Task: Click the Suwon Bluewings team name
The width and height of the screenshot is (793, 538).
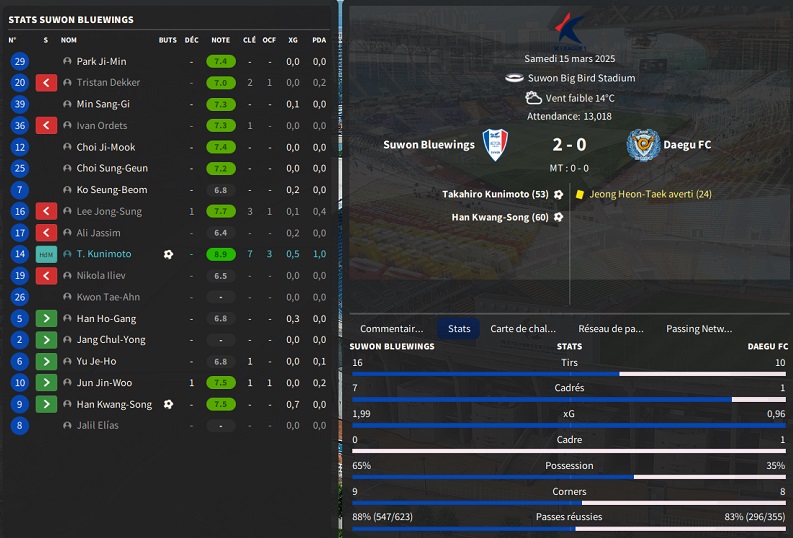Action: (429, 145)
